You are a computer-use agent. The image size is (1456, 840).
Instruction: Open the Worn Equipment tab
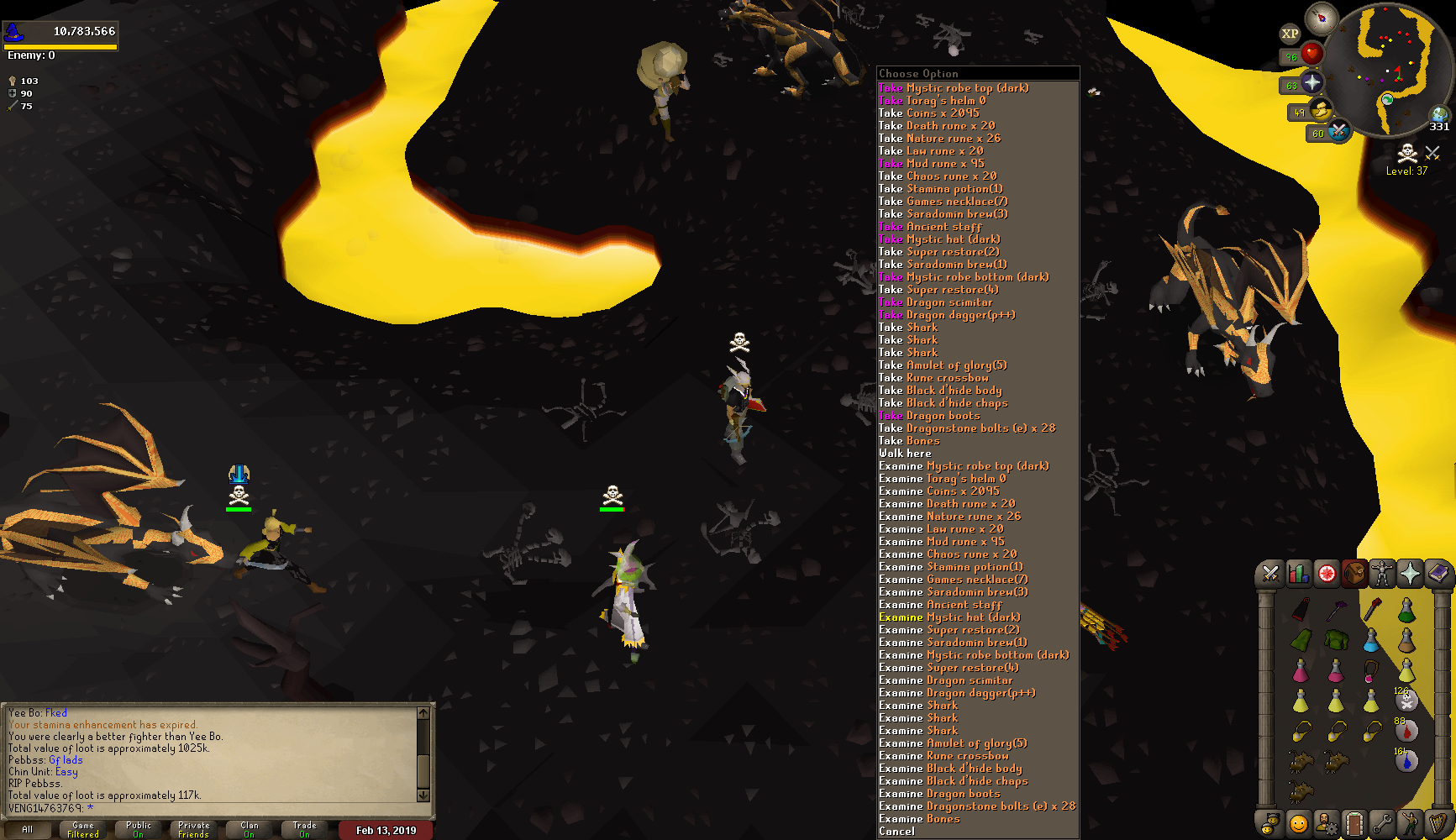pyautogui.click(x=1382, y=574)
